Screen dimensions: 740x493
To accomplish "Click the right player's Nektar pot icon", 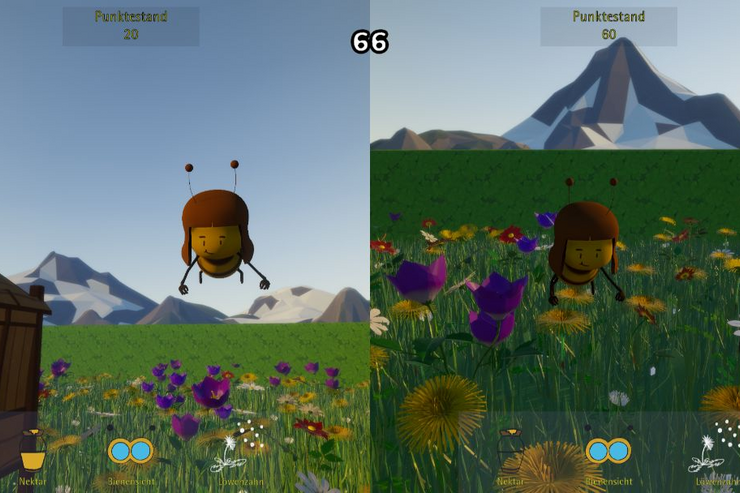I will point(510,450).
